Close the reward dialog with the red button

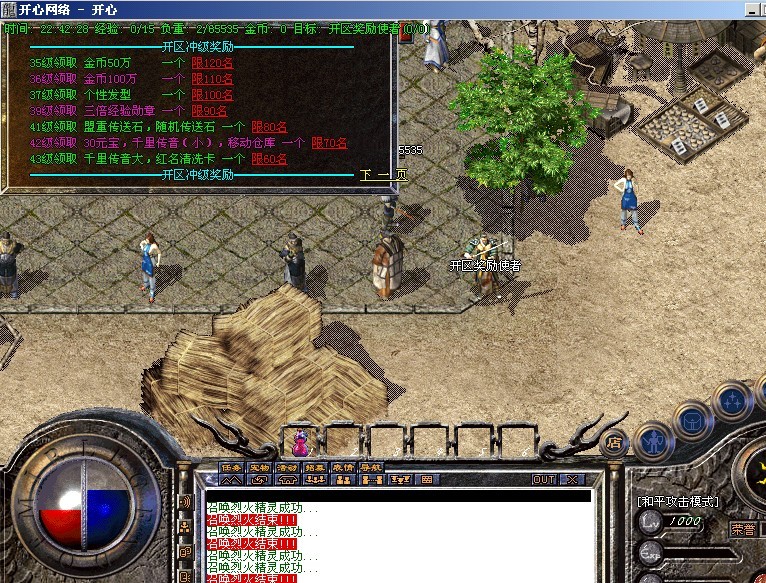[404, 29]
